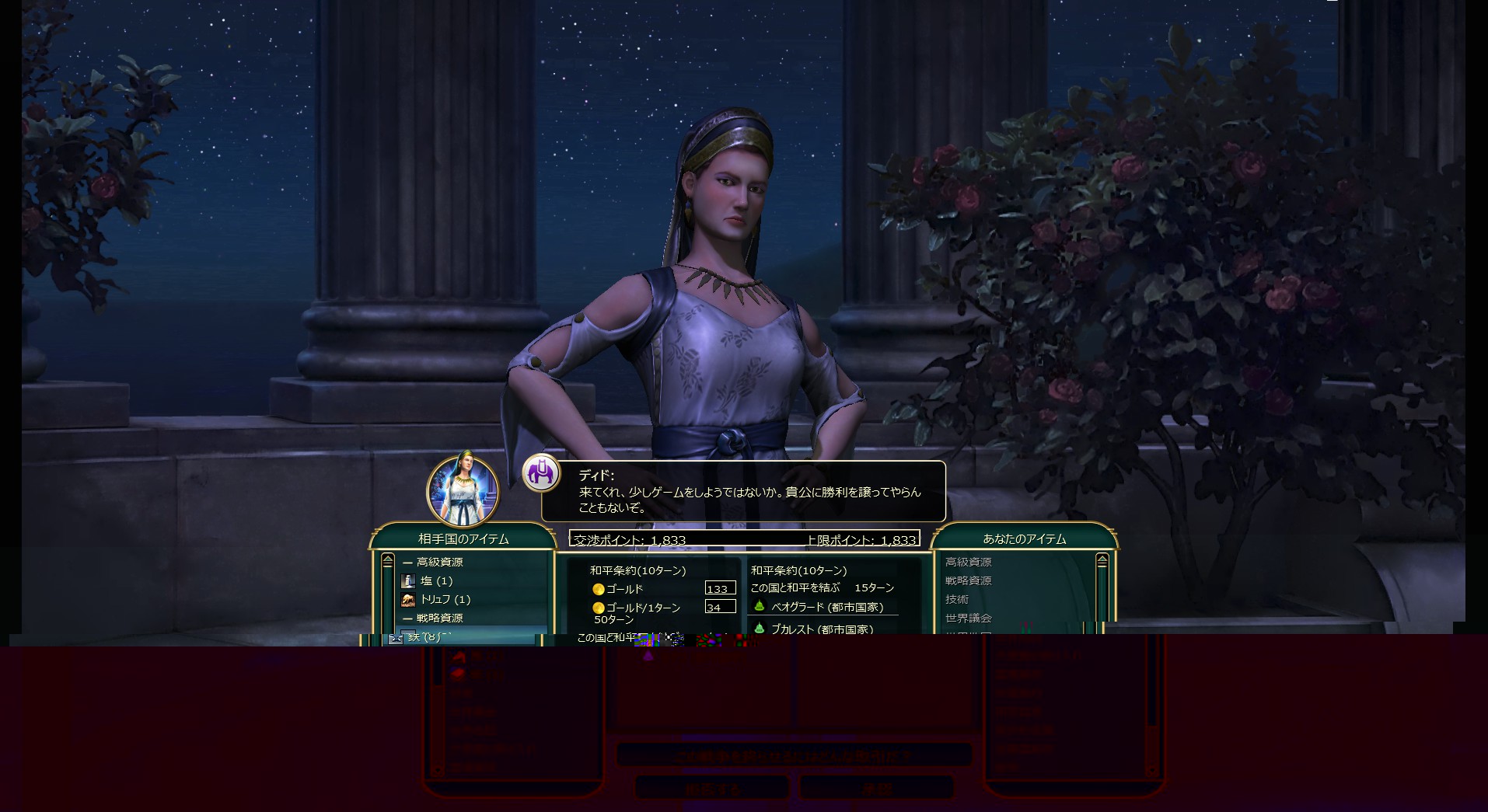Expand your 高級資源 category

tap(969, 563)
